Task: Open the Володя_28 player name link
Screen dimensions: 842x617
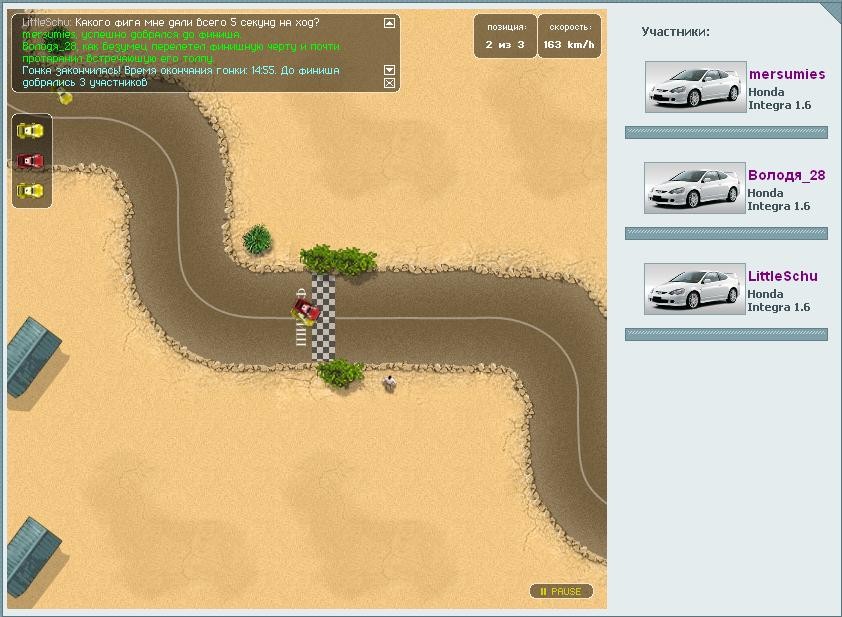Action: pyautogui.click(x=786, y=175)
